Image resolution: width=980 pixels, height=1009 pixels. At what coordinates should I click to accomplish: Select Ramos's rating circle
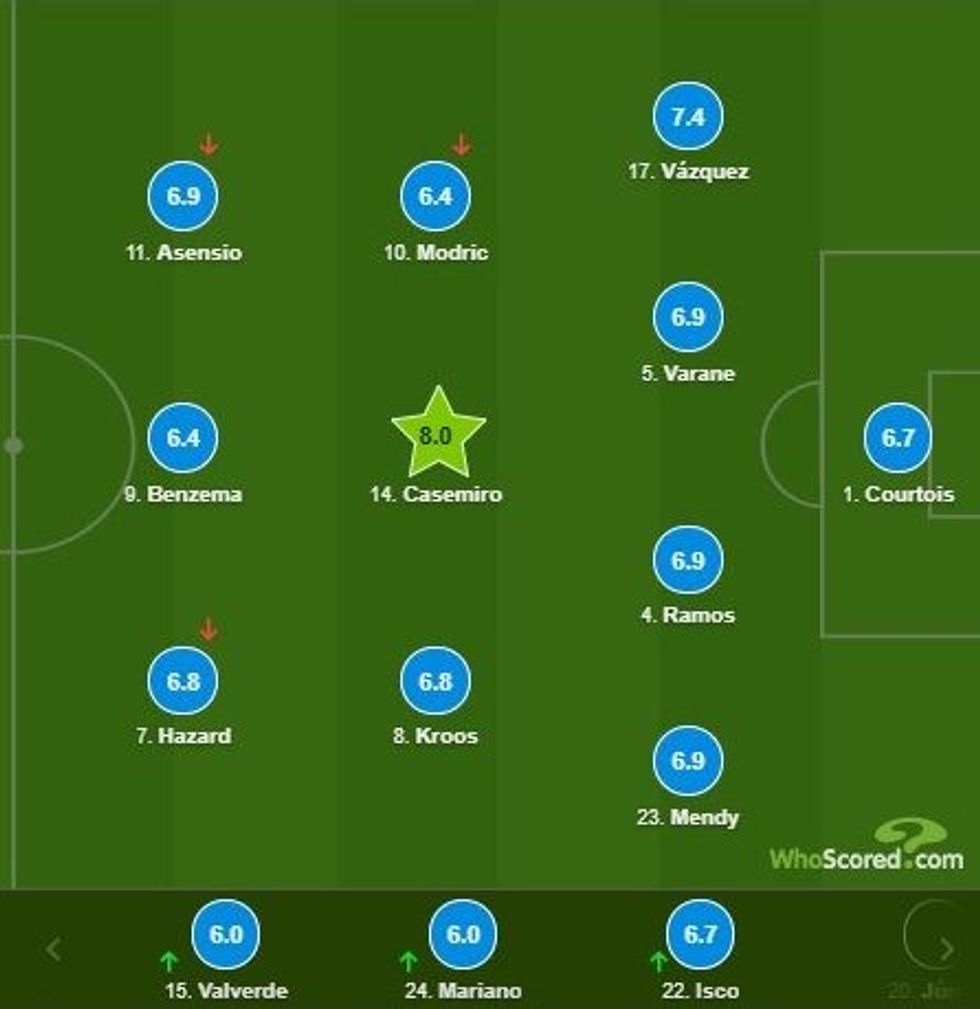(x=688, y=560)
